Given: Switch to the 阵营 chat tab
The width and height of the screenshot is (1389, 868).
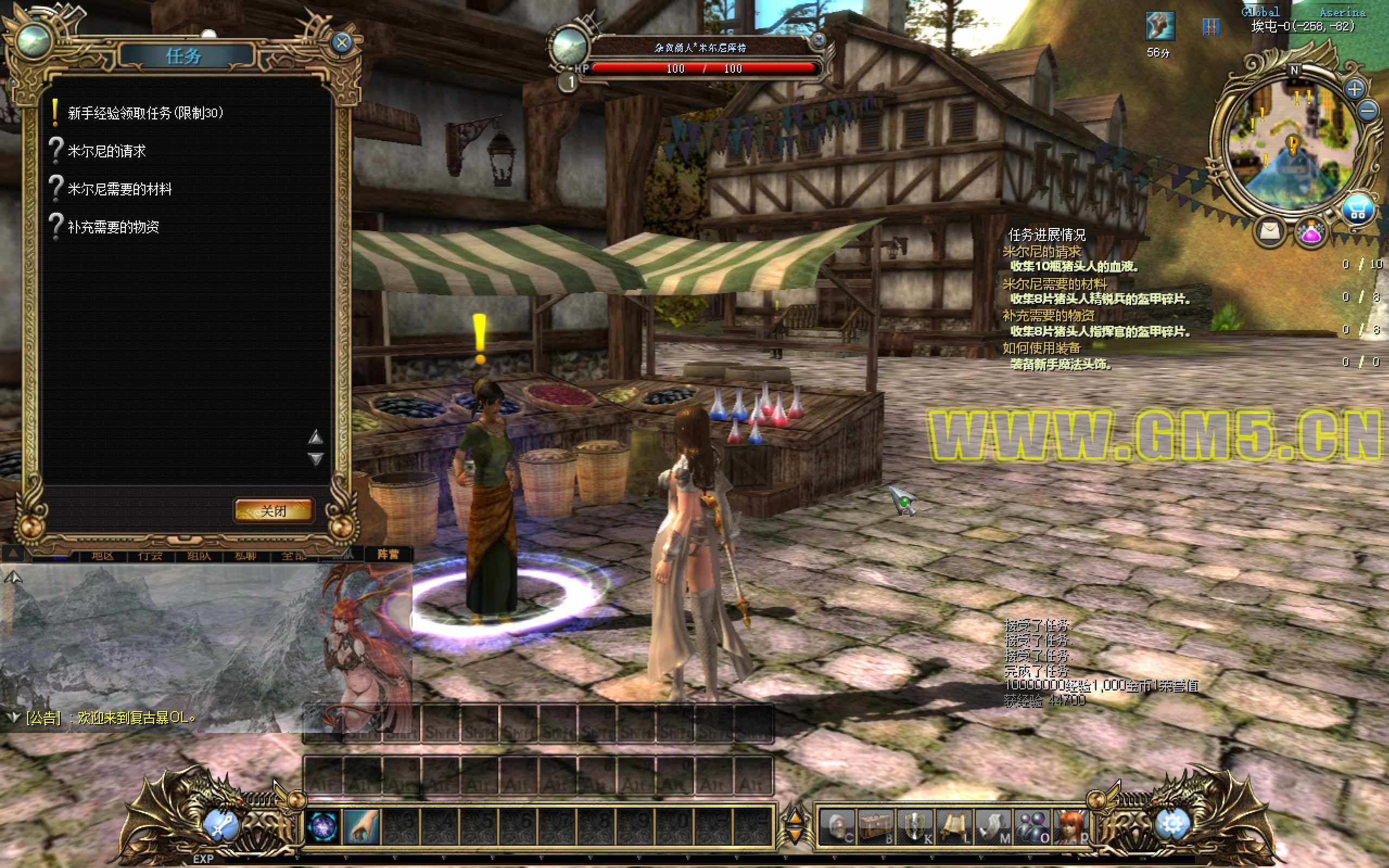Looking at the screenshot, I should pos(388,555).
